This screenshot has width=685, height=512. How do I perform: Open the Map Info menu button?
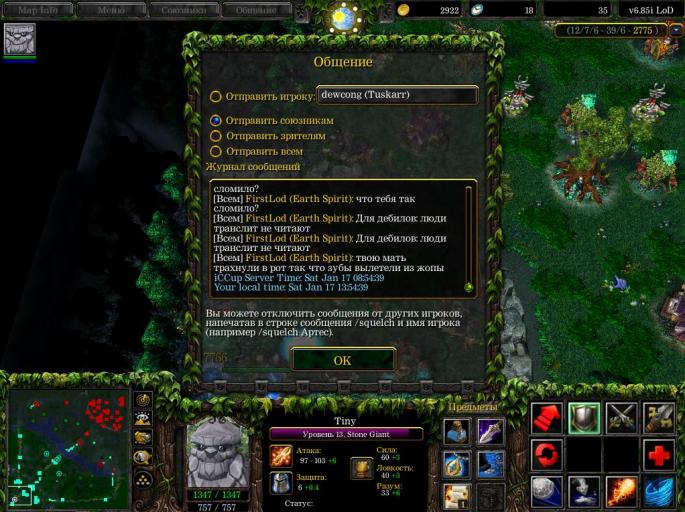[39, 10]
